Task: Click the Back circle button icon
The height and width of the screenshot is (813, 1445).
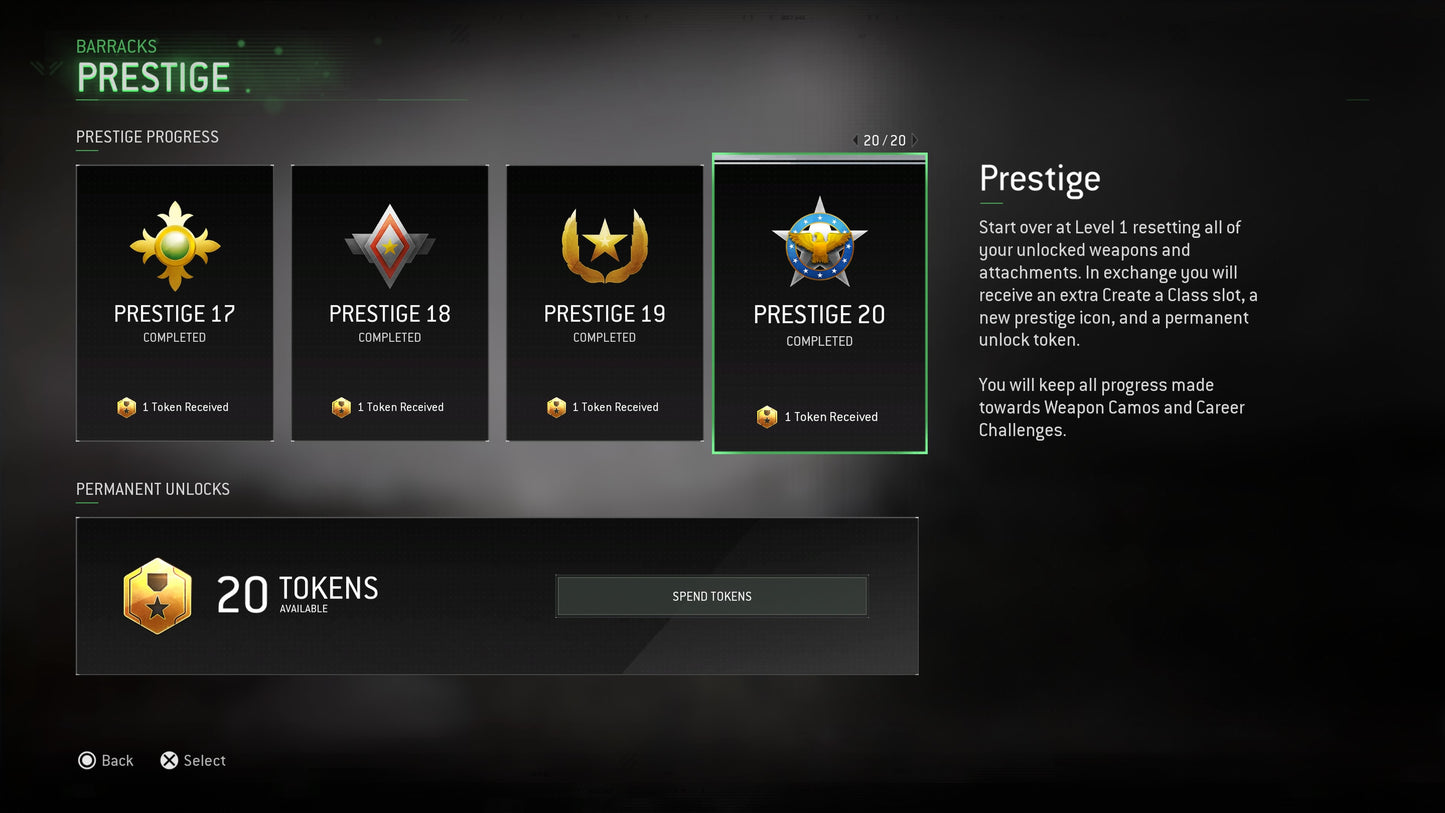Action: (x=87, y=760)
